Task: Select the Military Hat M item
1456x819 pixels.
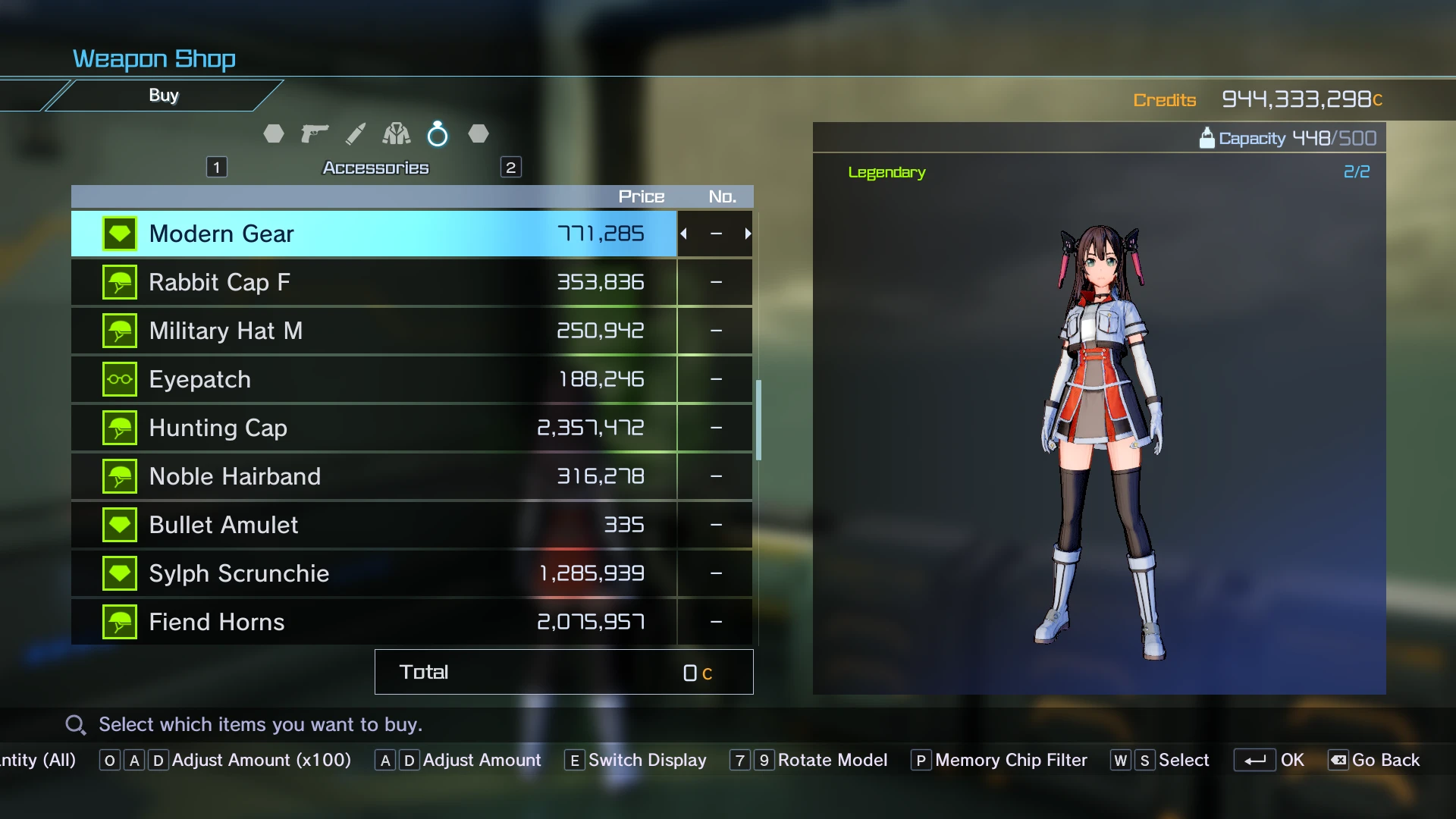Action: pyautogui.click(x=373, y=331)
